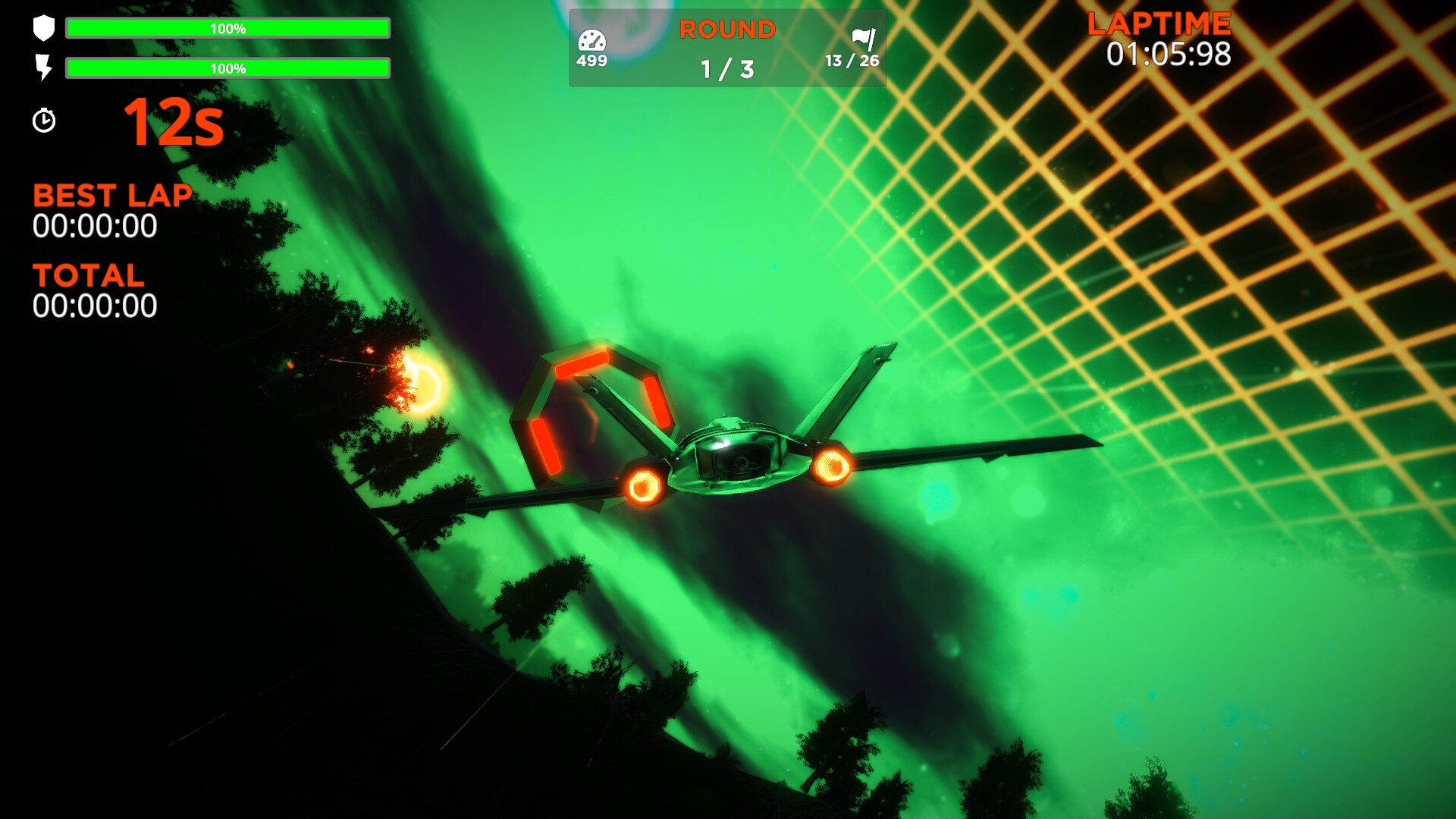This screenshot has width=1456, height=819.
Task: Toggle the energy meter display
Action: [x=227, y=69]
